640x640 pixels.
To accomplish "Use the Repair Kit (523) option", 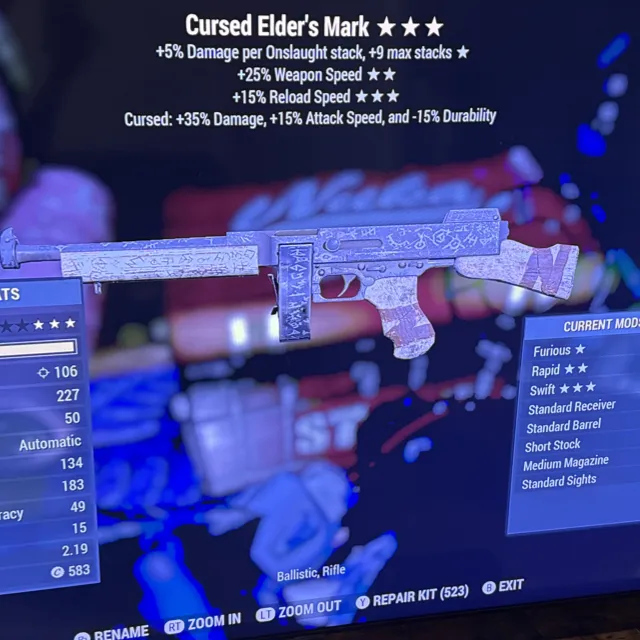I will tap(419, 593).
